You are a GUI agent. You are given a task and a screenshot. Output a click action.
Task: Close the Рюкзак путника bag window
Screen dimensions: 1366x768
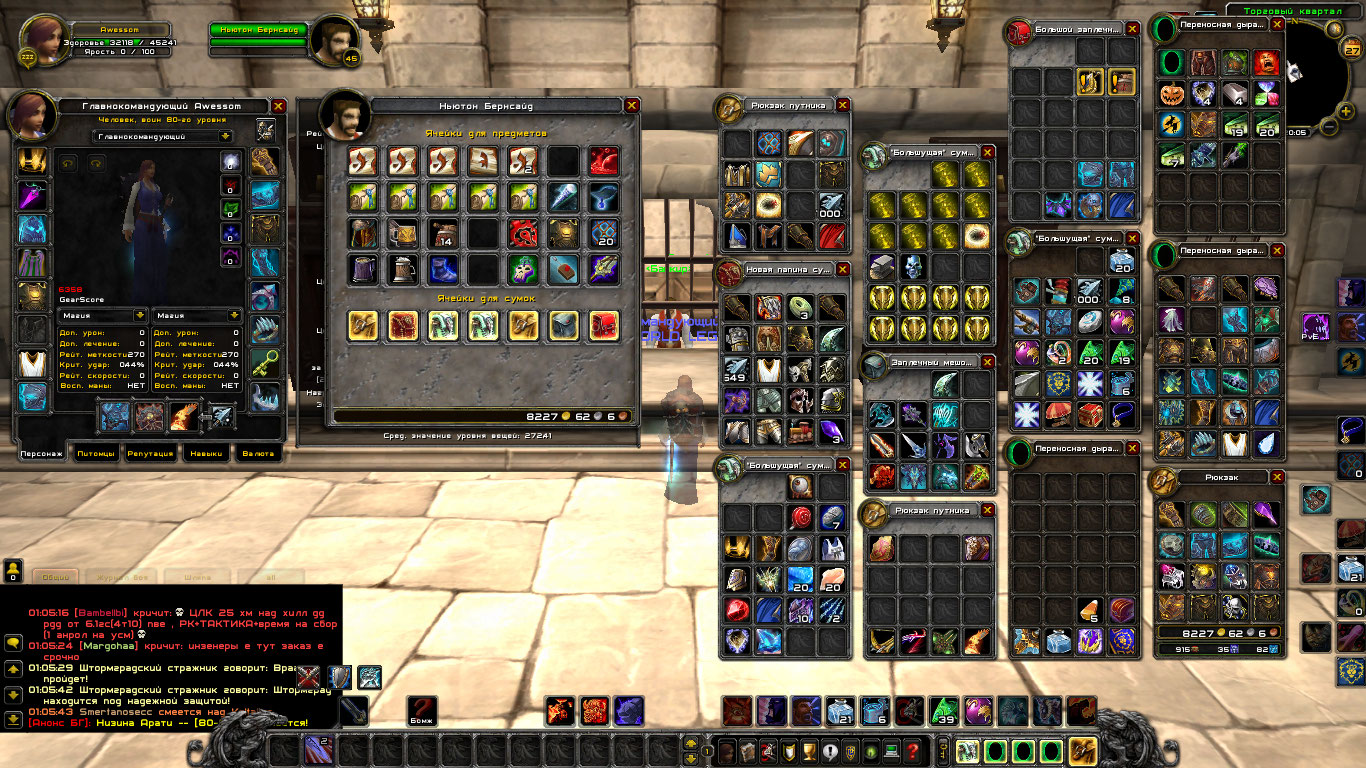(x=843, y=105)
